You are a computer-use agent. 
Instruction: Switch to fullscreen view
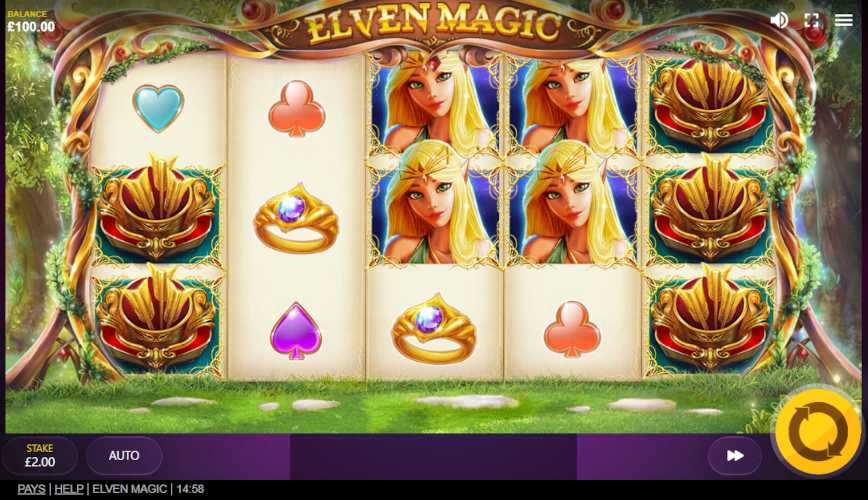tap(812, 20)
